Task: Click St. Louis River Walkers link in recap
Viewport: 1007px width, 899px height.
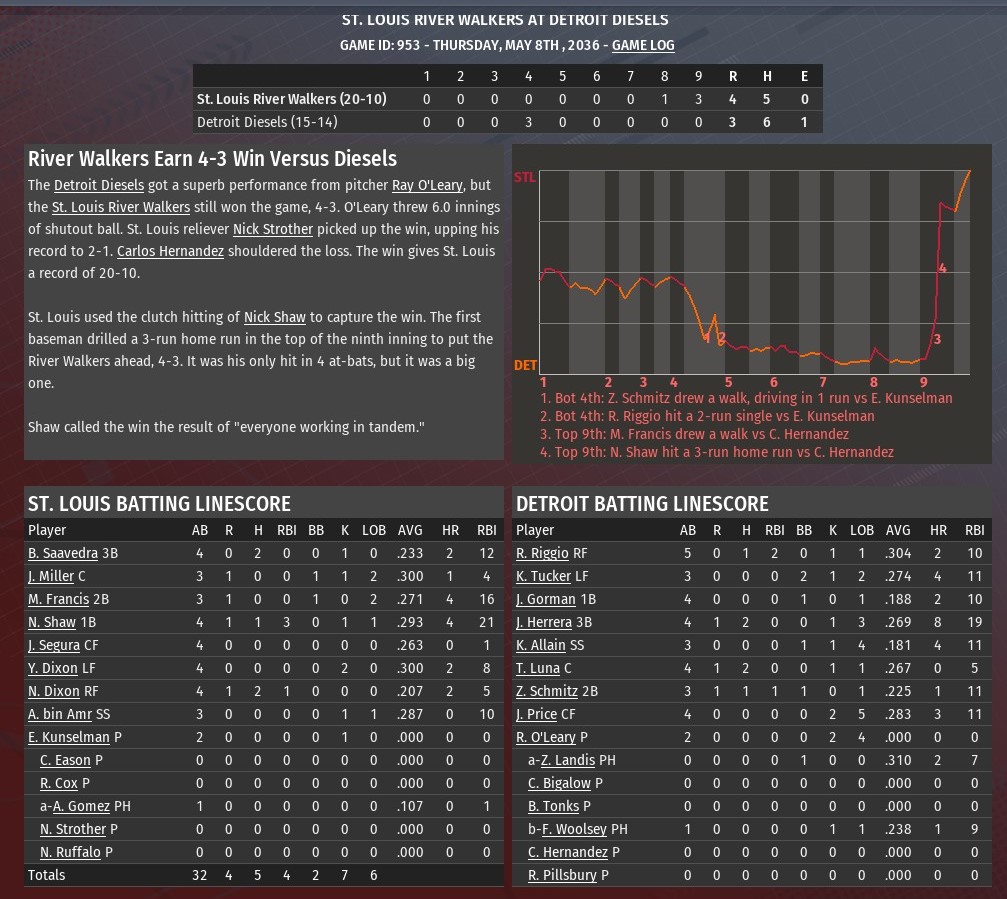Action: click(121, 207)
